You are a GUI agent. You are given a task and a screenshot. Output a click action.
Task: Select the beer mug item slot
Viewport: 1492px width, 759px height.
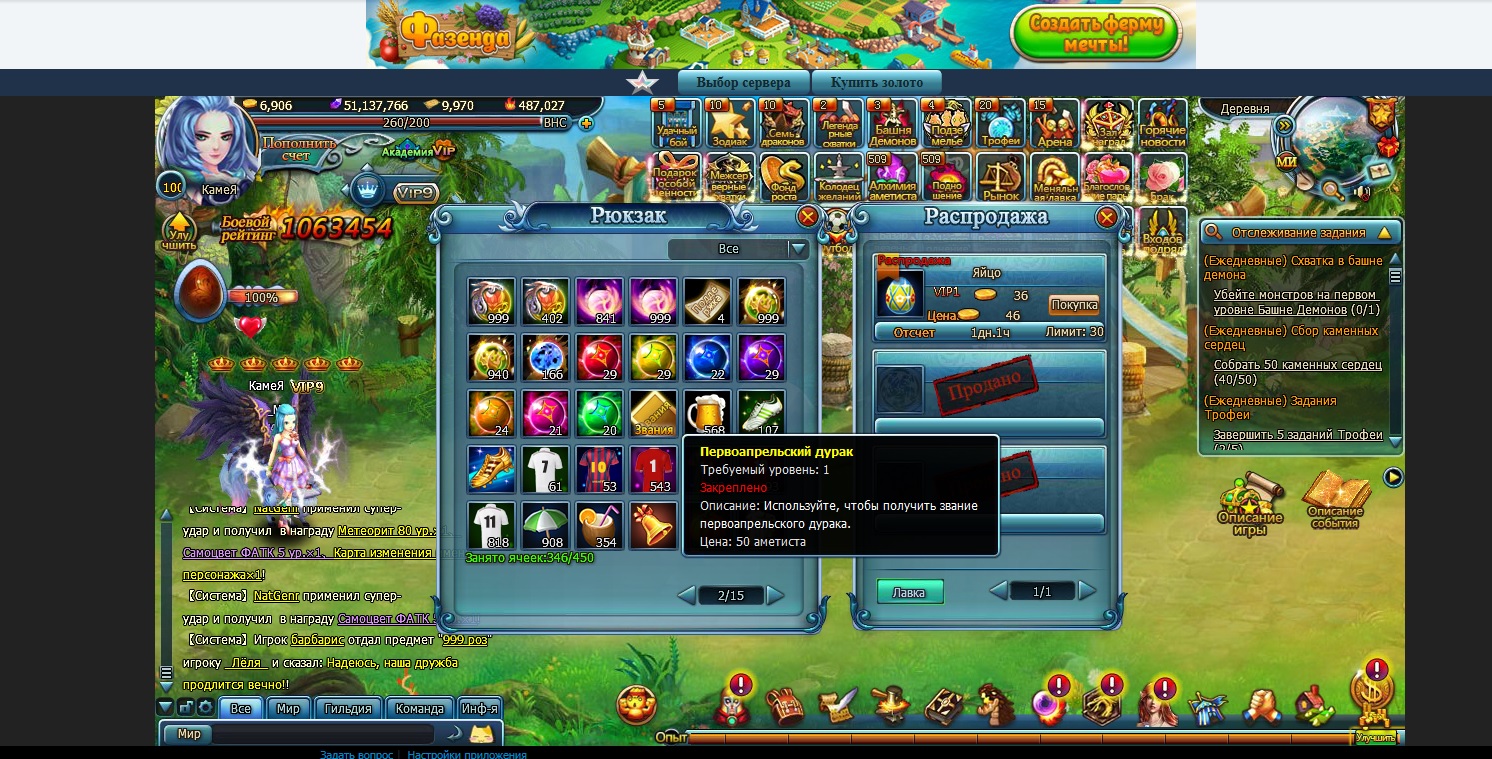pos(708,414)
